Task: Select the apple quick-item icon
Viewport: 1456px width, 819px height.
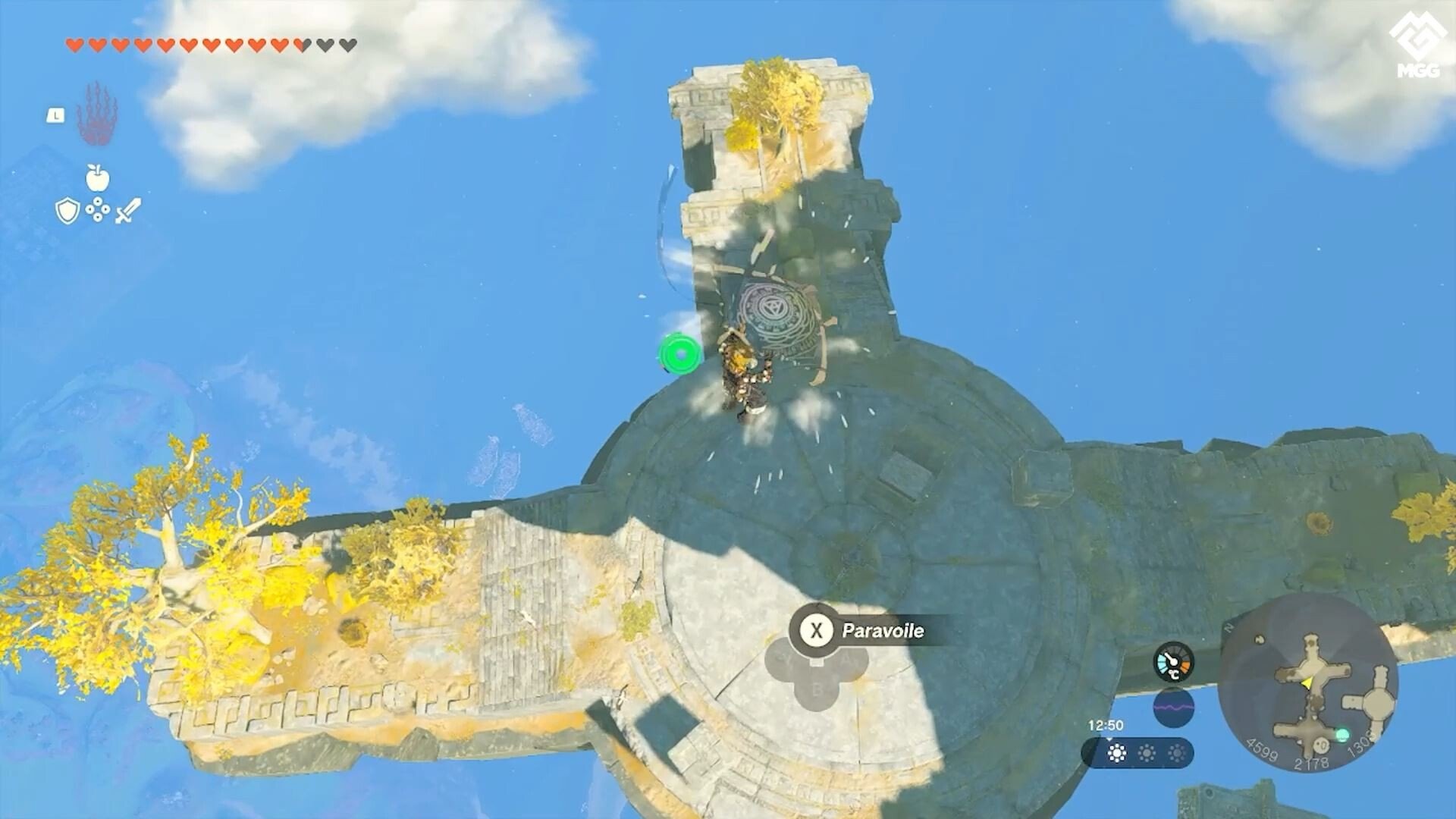Action: tap(97, 178)
